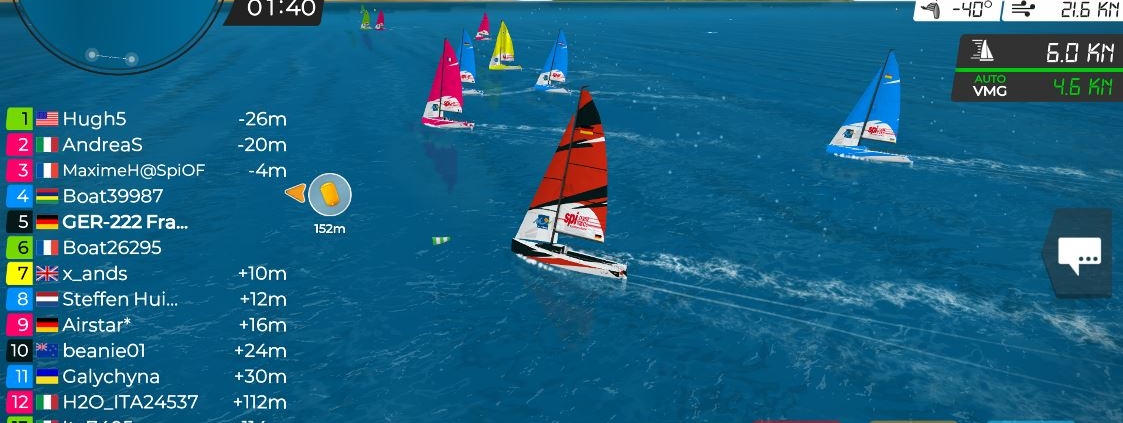Select Boat26295 in the leaderboard
Screen dimensions: 1123x423
[146, 248]
